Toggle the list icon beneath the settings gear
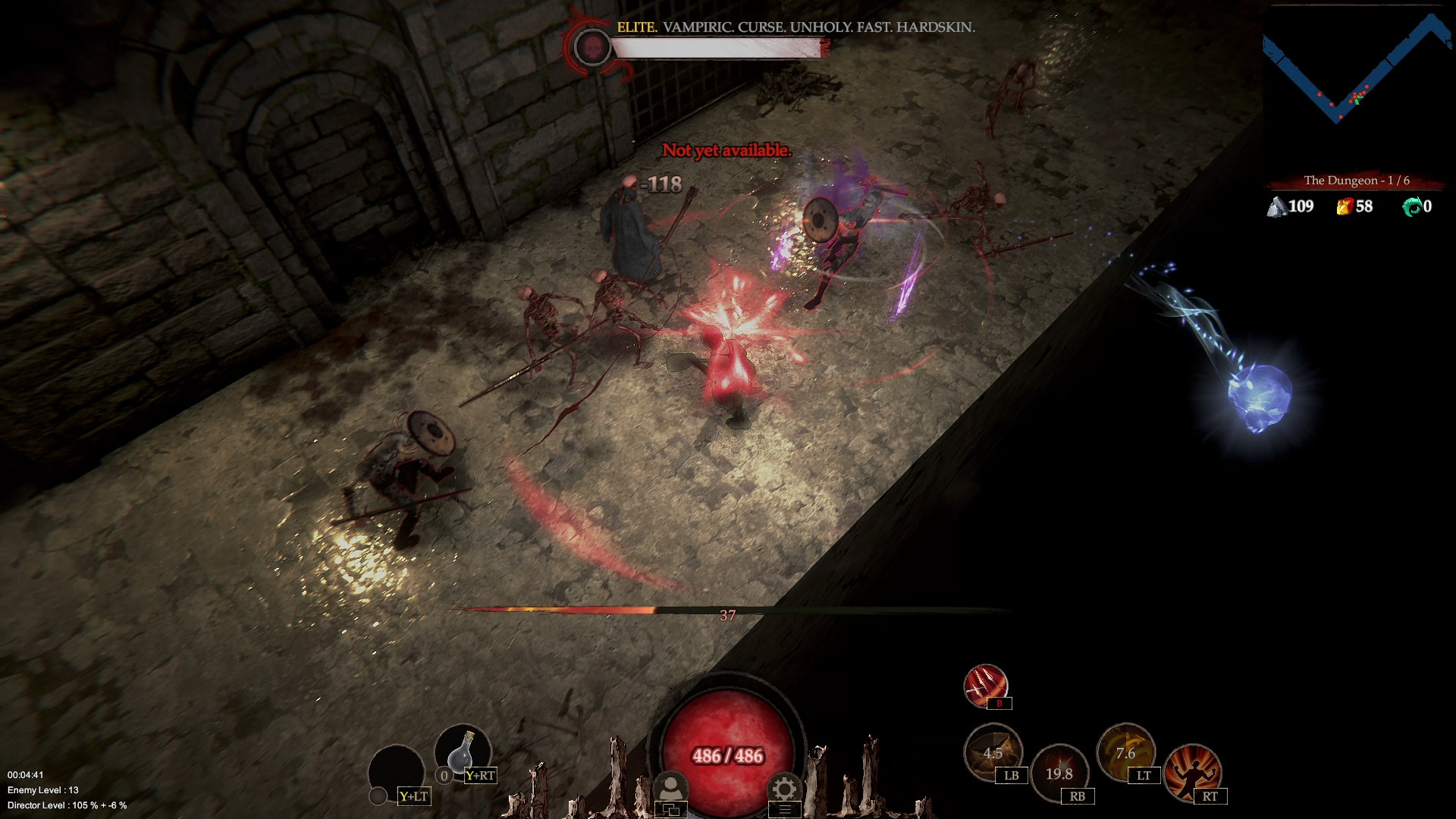 [784, 808]
